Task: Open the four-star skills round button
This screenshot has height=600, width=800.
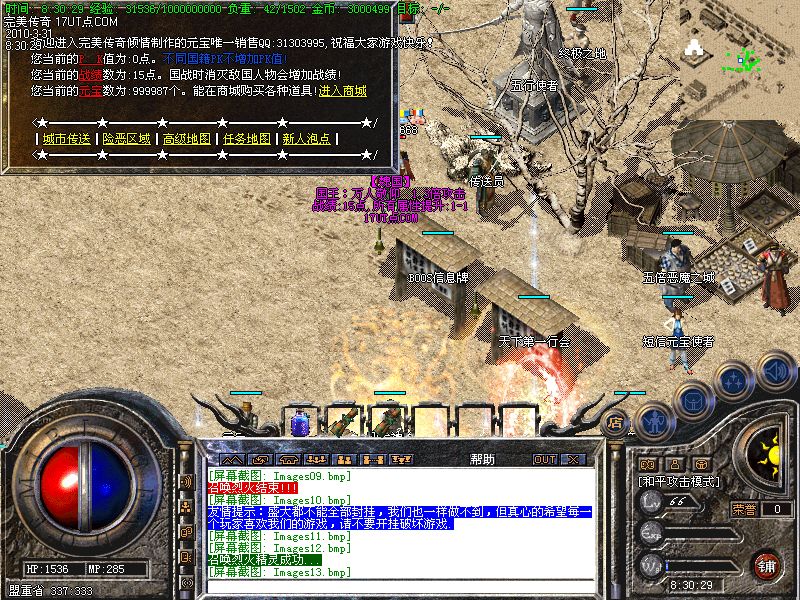Action: coord(734,381)
